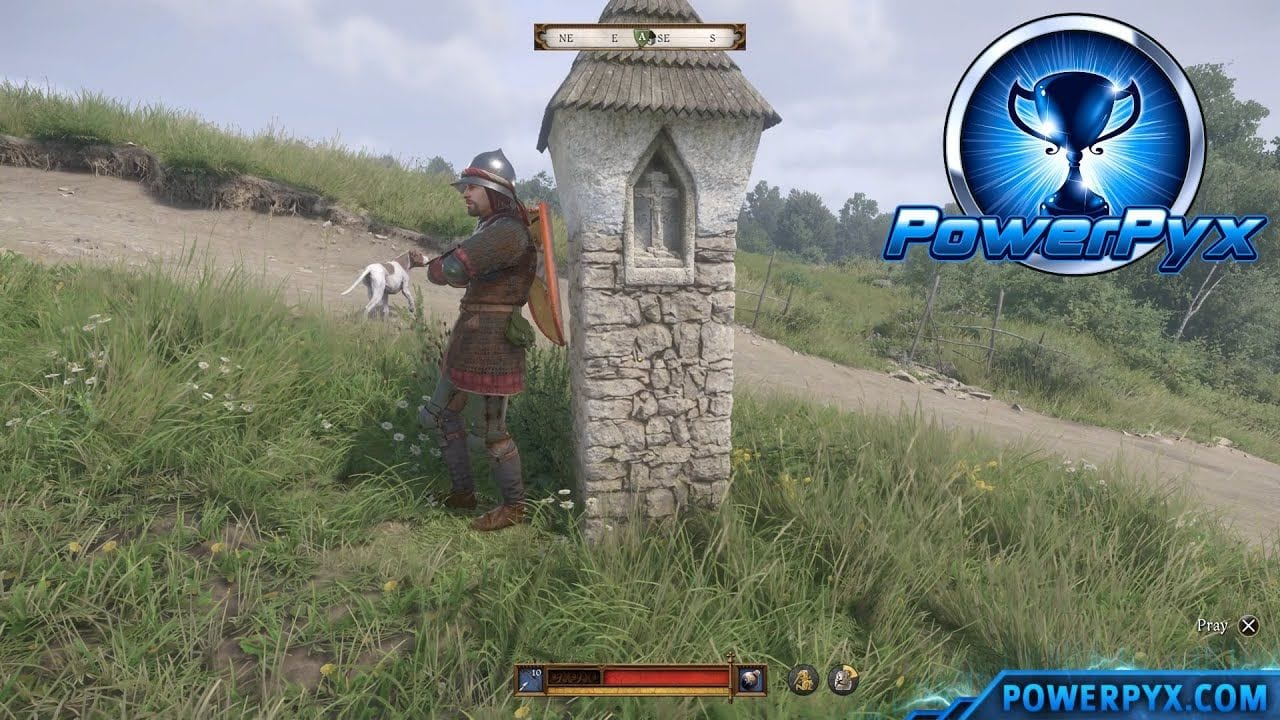1280x720 pixels.
Task: Click the day-night globe icon on the HUD
Action: point(753,680)
